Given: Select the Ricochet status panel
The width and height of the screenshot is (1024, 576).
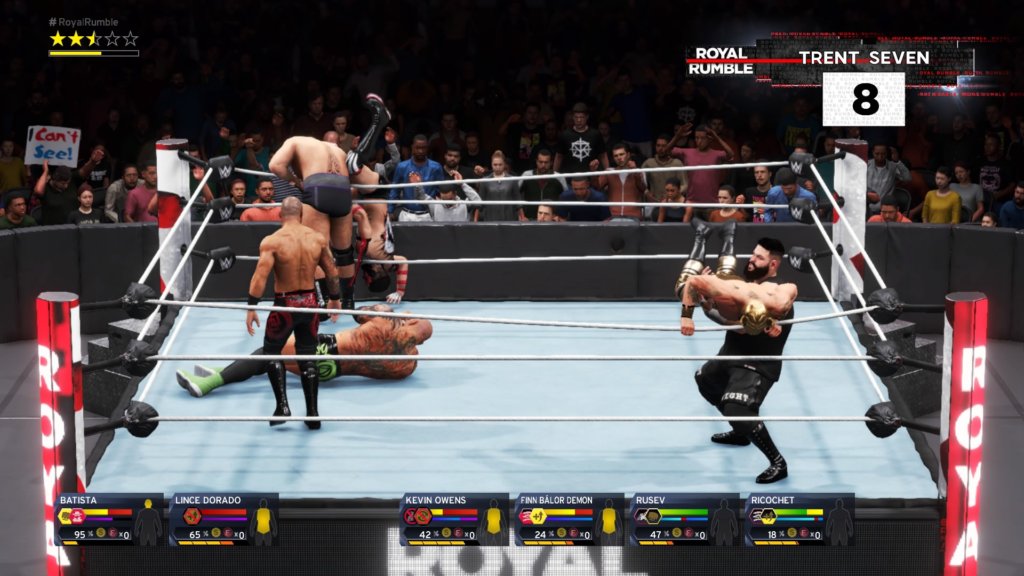Looking at the screenshot, I should tap(800, 518).
